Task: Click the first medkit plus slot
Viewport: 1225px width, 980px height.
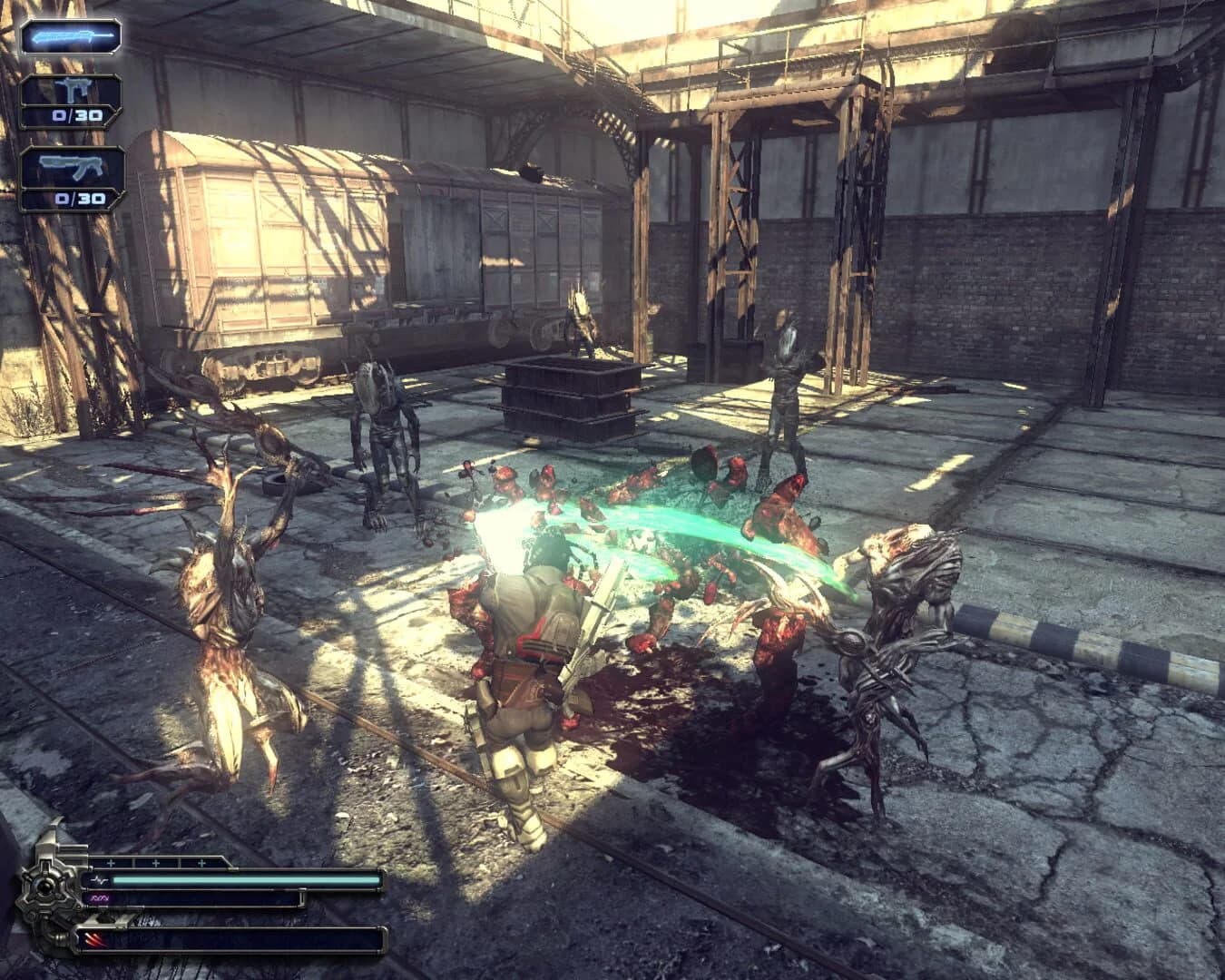Action: coord(112,863)
